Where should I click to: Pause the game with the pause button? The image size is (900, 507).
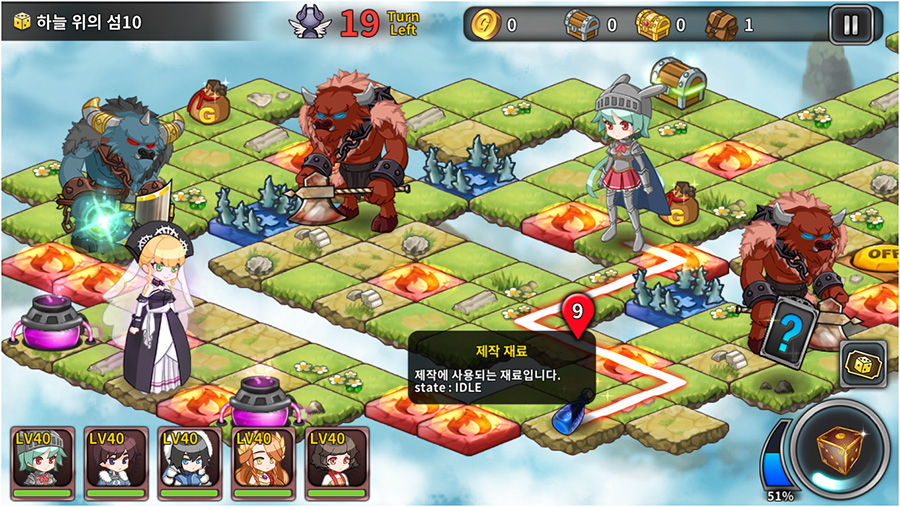850,24
